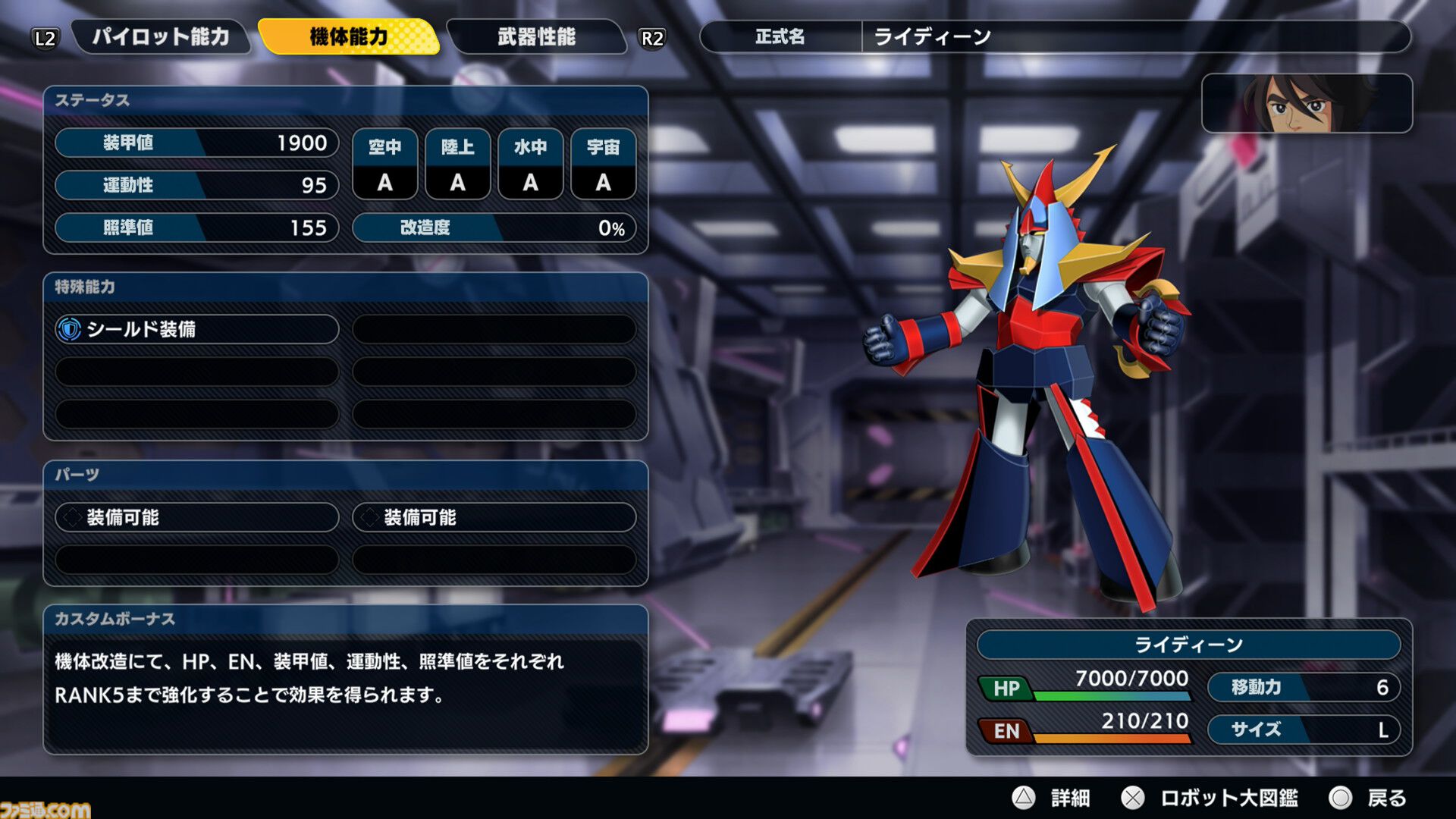Switch to the パイロット能力 tab
The image size is (1456, 819).
pyautogui.click(x=163, y=35)
